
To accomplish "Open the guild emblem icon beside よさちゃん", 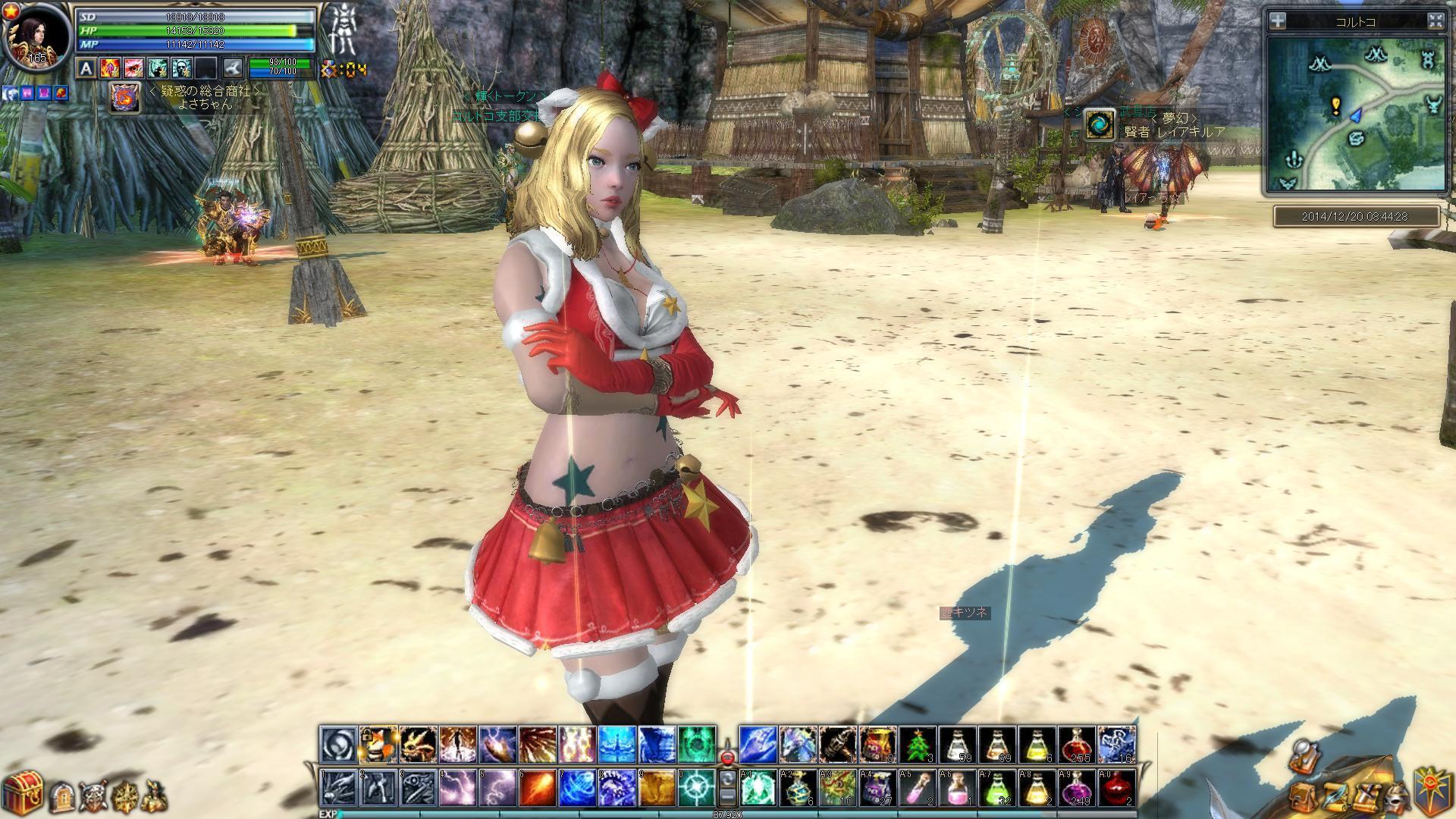I will click(x=124, y=98).
